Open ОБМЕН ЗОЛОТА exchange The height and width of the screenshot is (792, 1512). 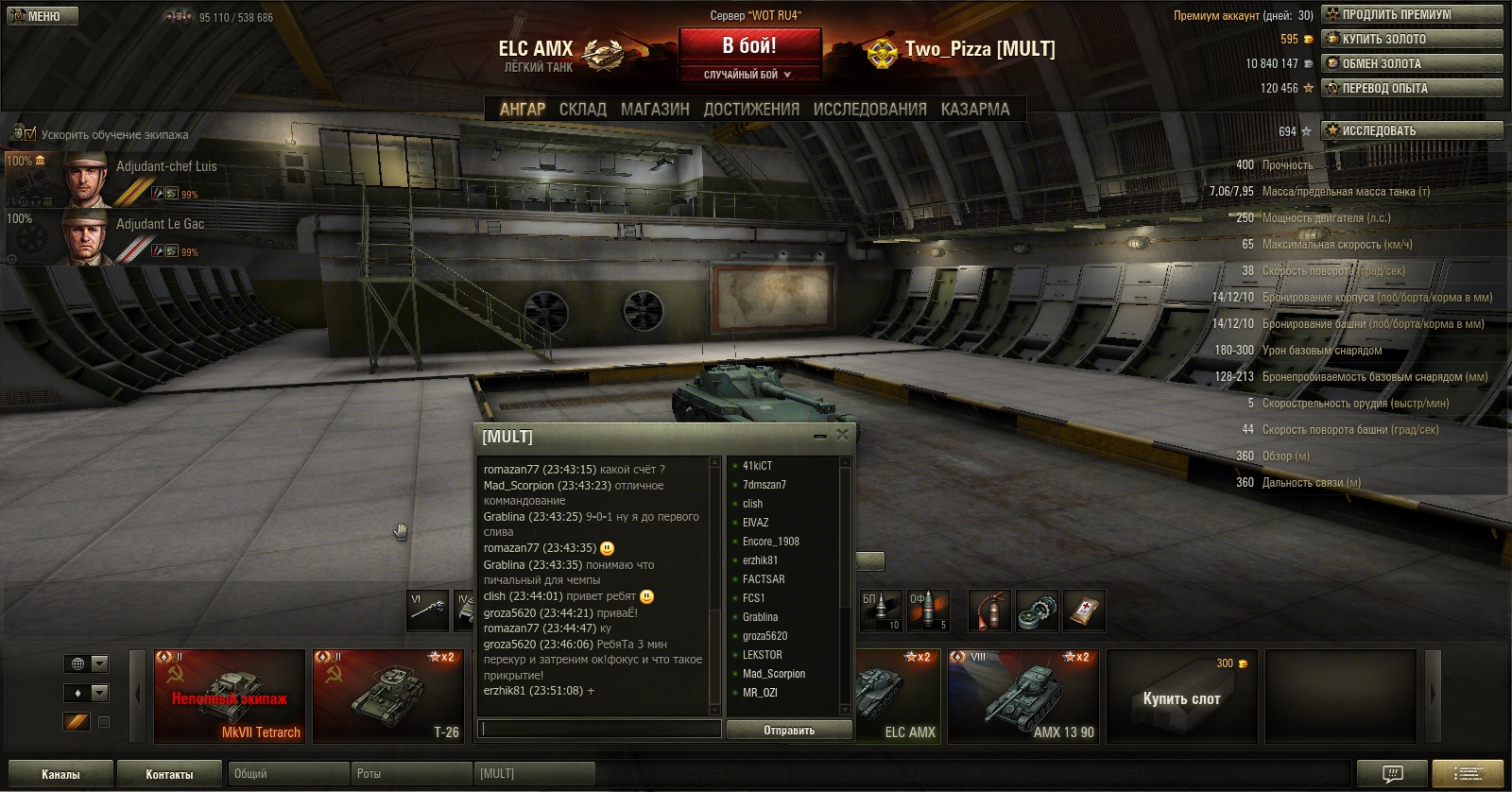coord(1412,63)
